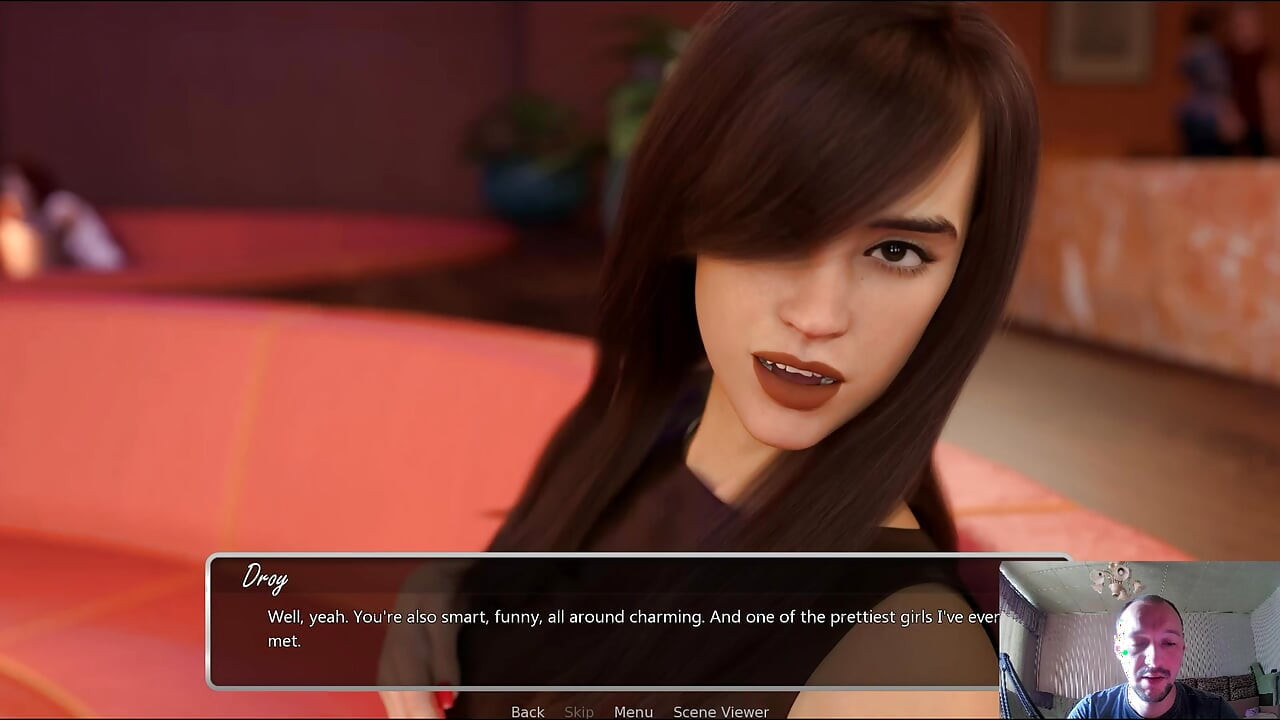Click the Skip button

coord(579,711)
